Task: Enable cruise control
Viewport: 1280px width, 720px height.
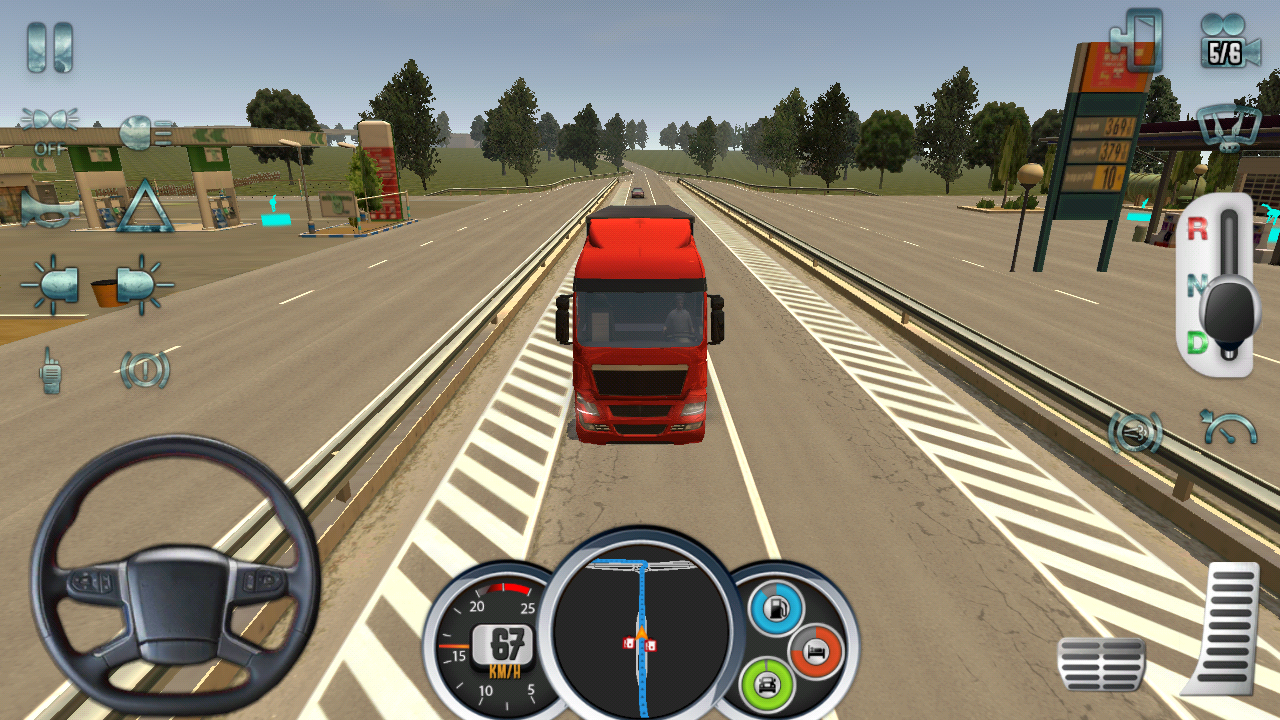Action: click(x=1229, y=428)
